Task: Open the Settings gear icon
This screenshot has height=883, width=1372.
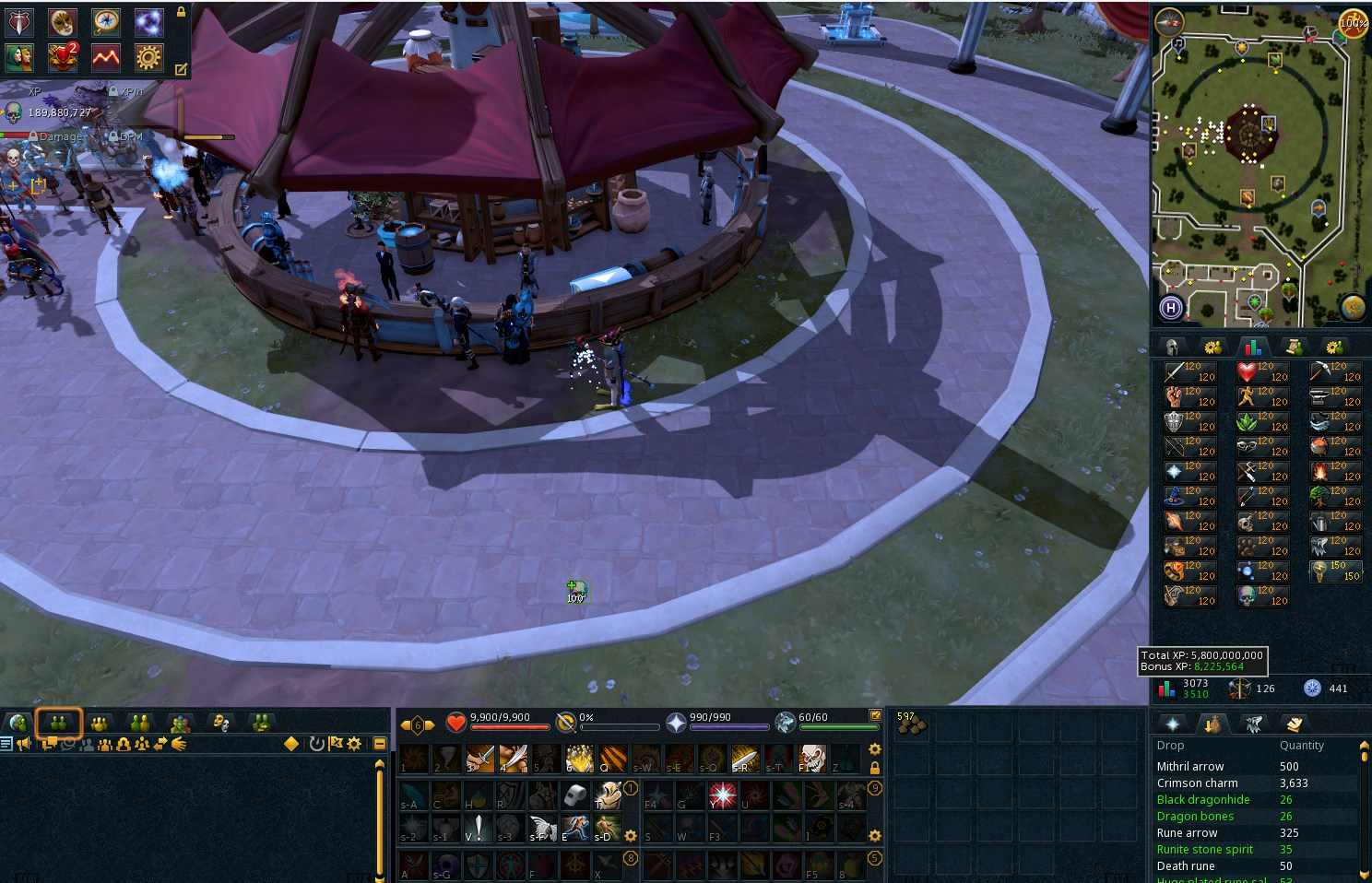Action: click(148, 57)
